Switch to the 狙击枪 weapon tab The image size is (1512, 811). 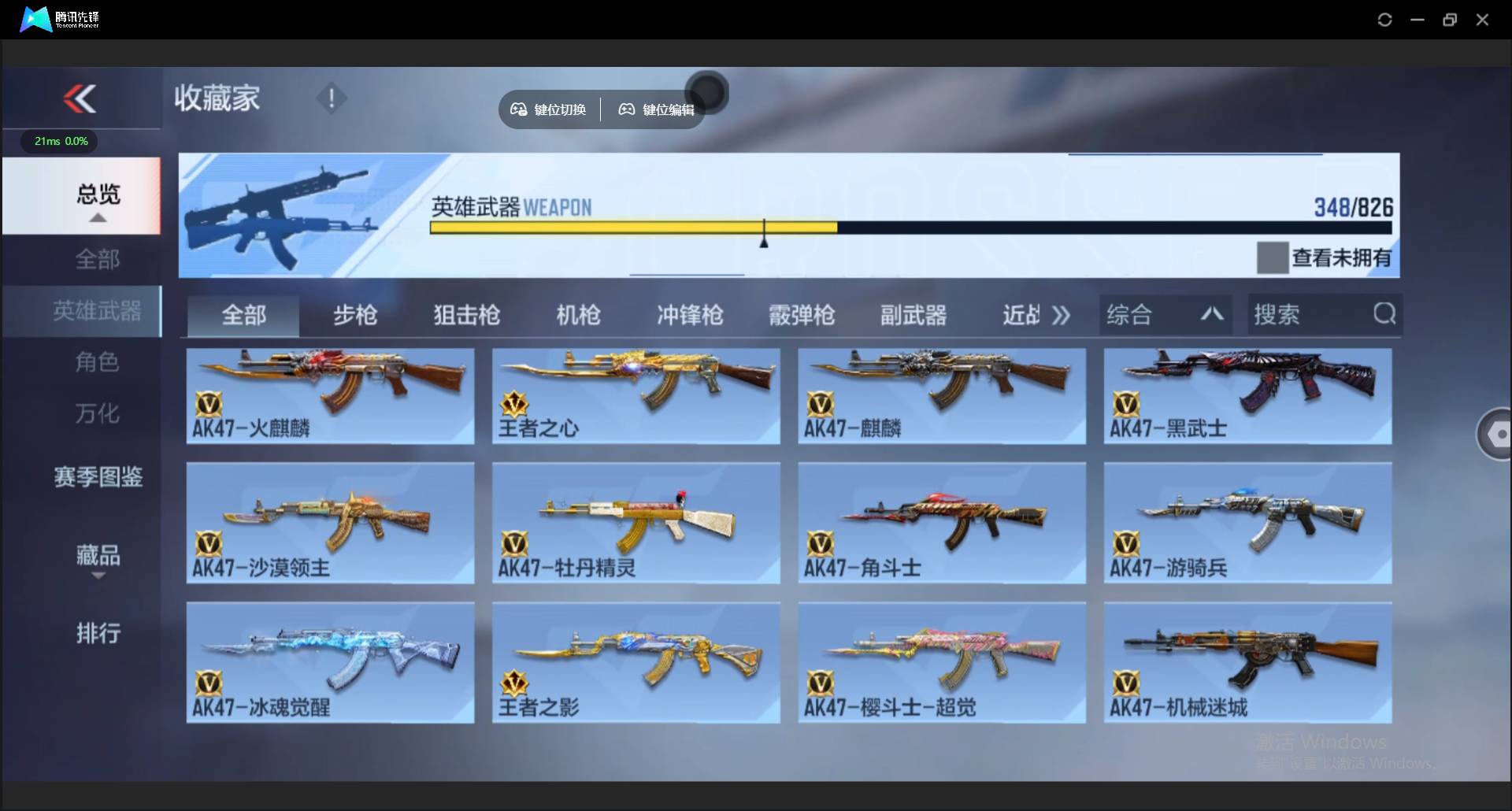465,315
